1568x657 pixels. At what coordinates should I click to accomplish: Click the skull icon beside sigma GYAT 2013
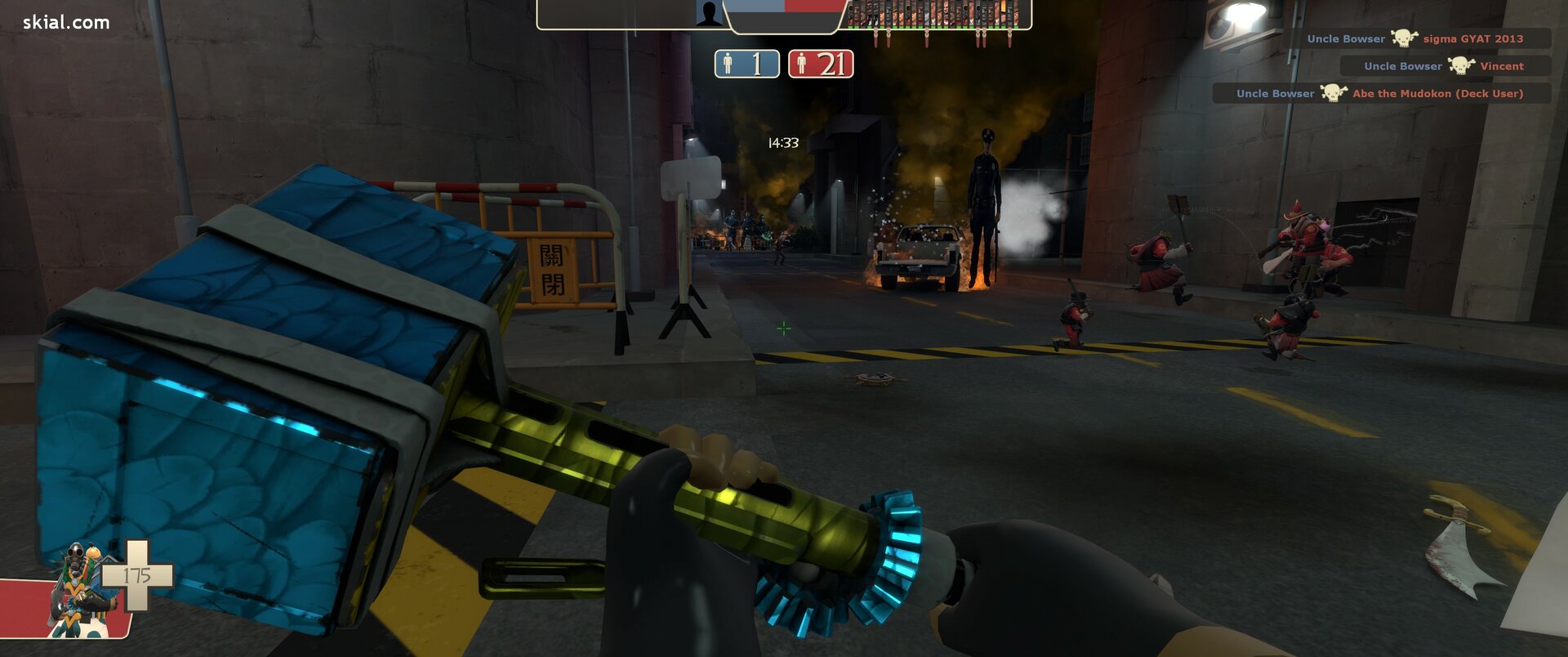[x=1406, y=38]
